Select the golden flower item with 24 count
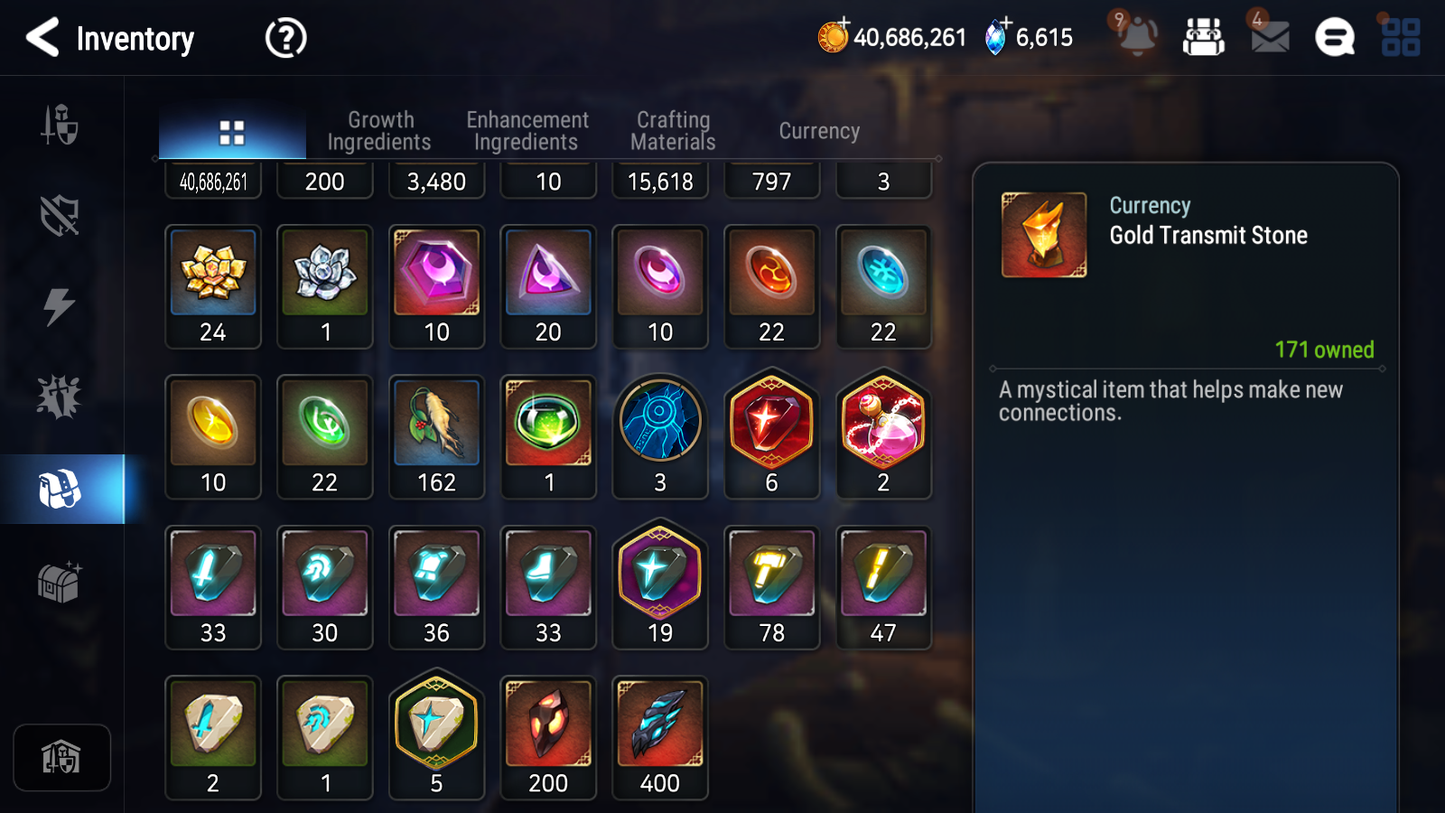 tap(213, 273)
